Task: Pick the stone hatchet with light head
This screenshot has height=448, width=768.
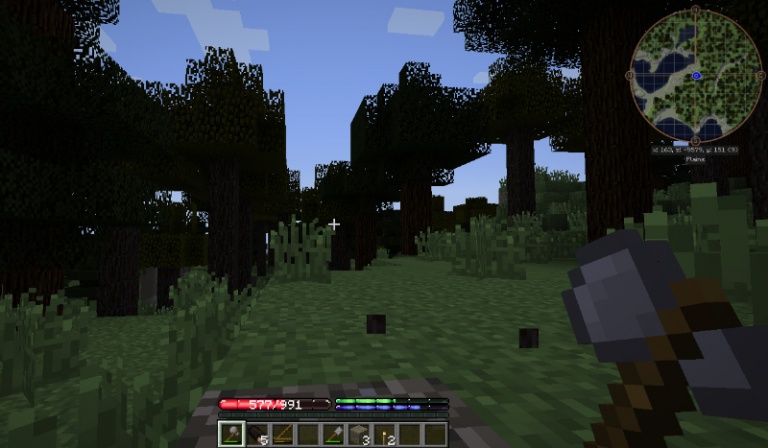Action: [334, 434]
